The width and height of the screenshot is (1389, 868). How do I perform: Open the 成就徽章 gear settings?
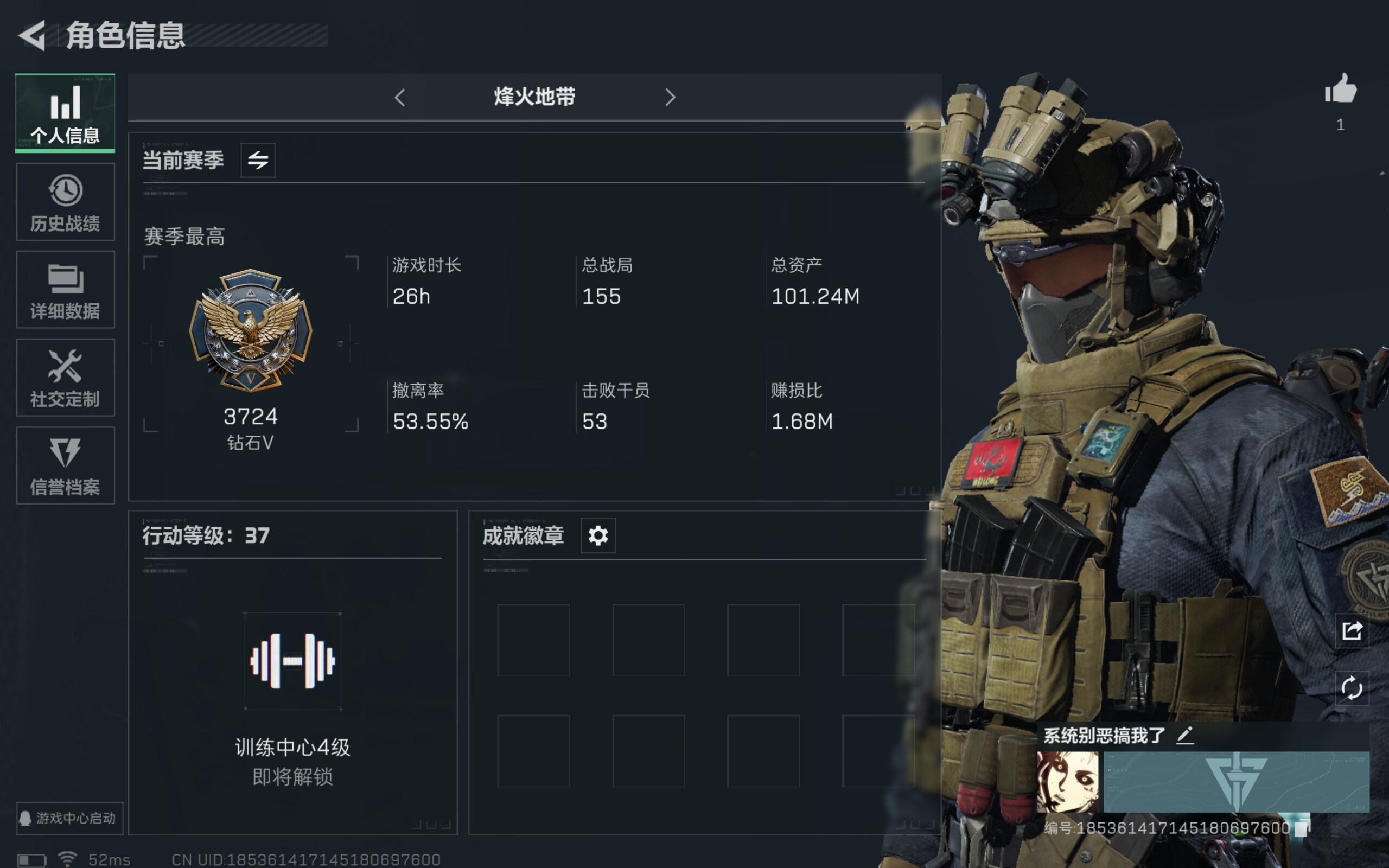click(x=597, y=535)
